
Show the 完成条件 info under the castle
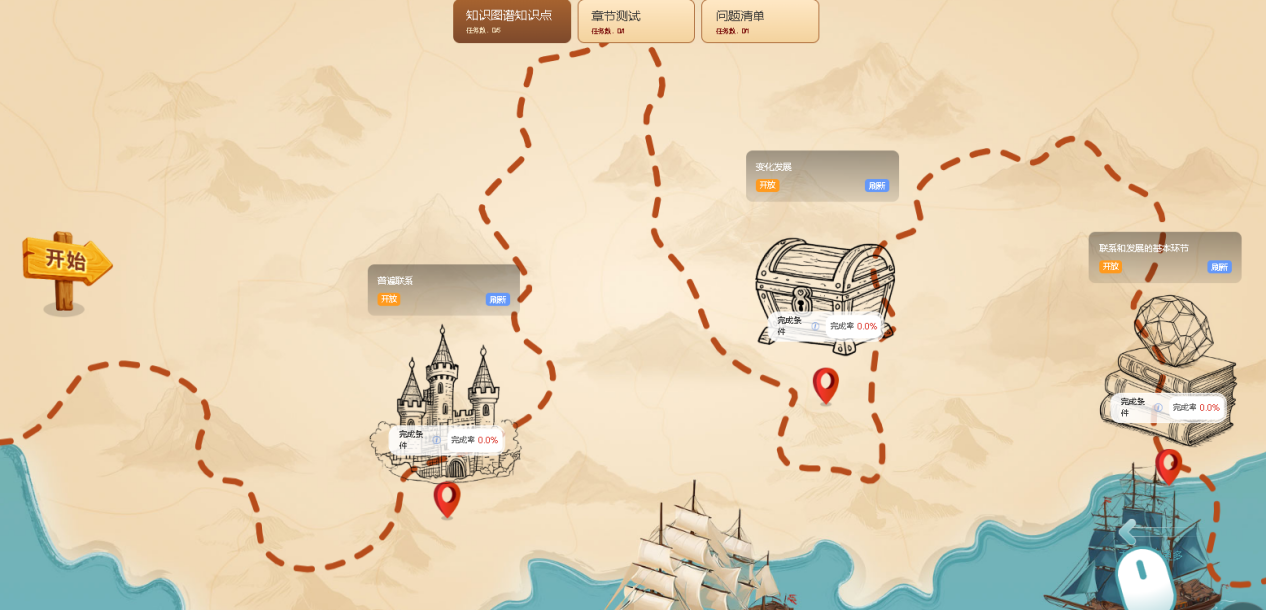[x=436, y=440]
